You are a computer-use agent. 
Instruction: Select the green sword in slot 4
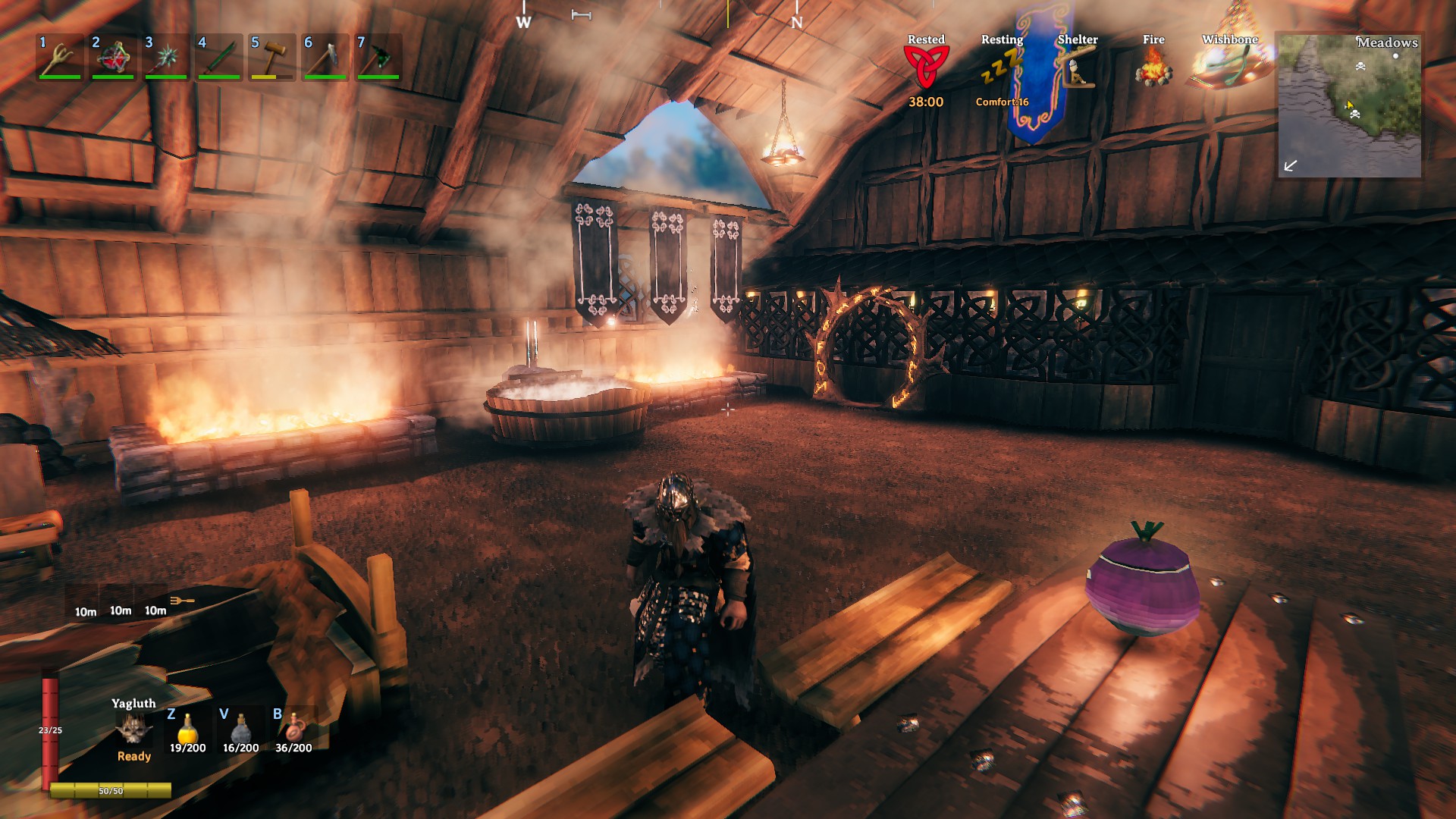pyautogui.click(x=218, y=58)
